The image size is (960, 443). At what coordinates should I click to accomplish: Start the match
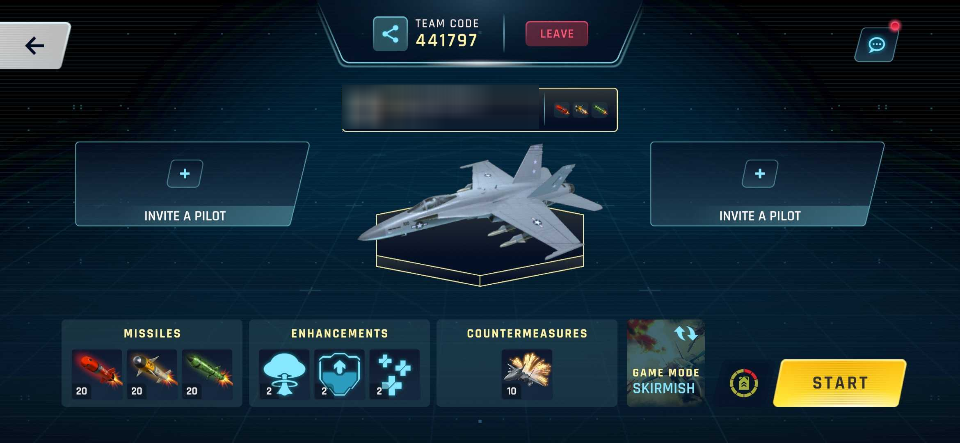coord(839,383)
